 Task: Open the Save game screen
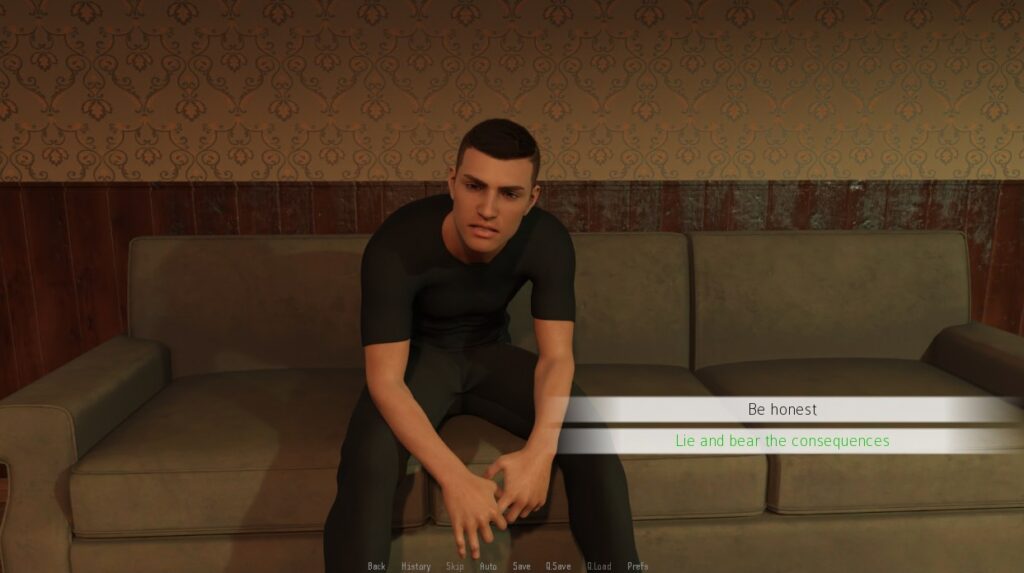tap(521, 566)
